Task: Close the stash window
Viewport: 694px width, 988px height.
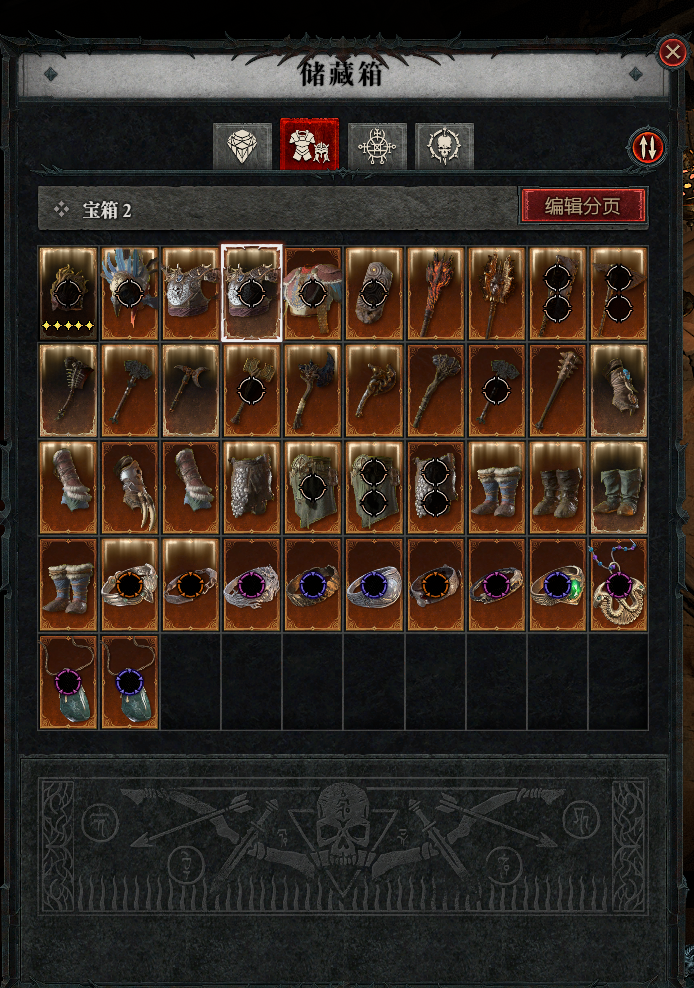Action: tap(671, 52)
